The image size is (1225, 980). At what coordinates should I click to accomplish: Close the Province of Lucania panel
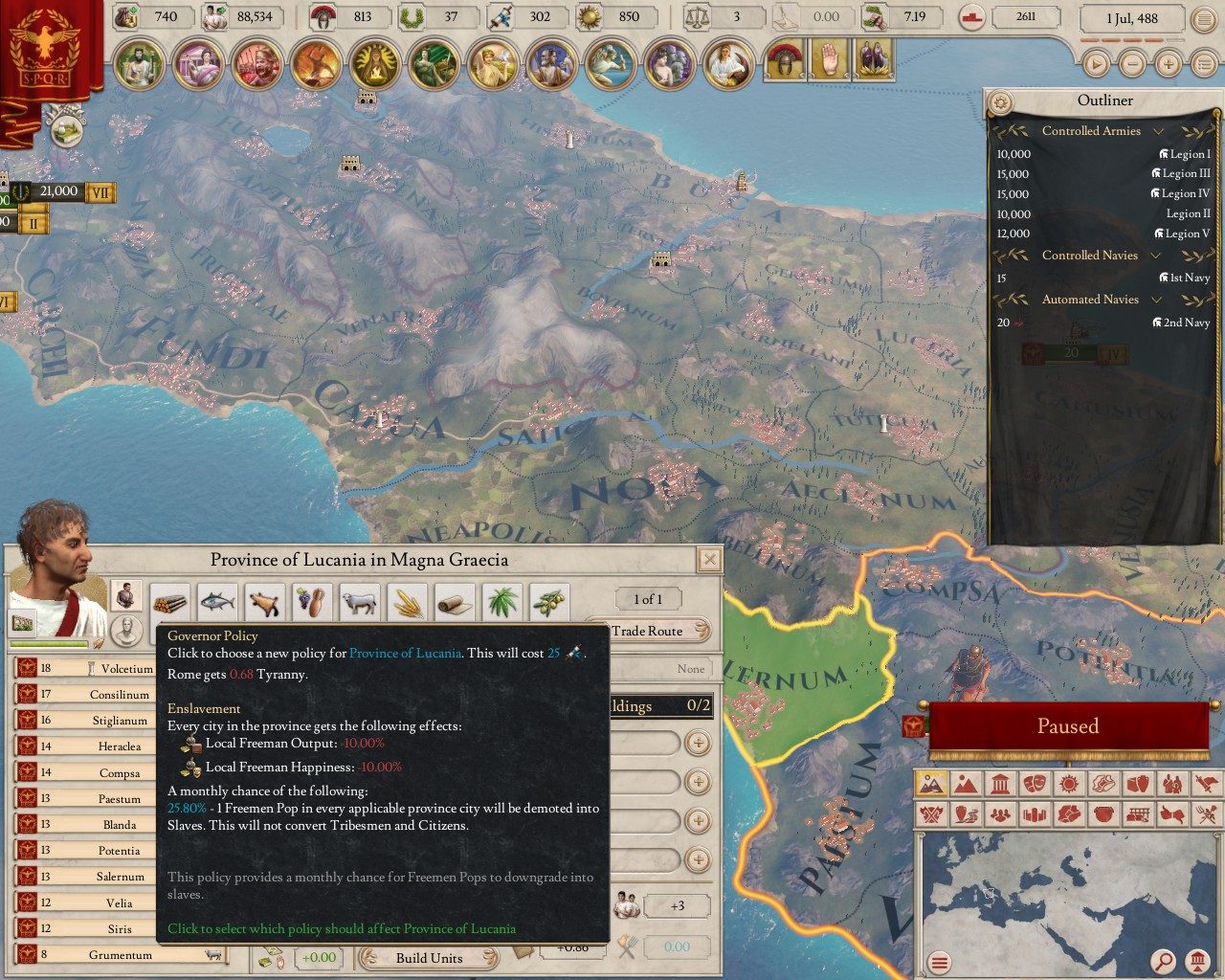709,560
